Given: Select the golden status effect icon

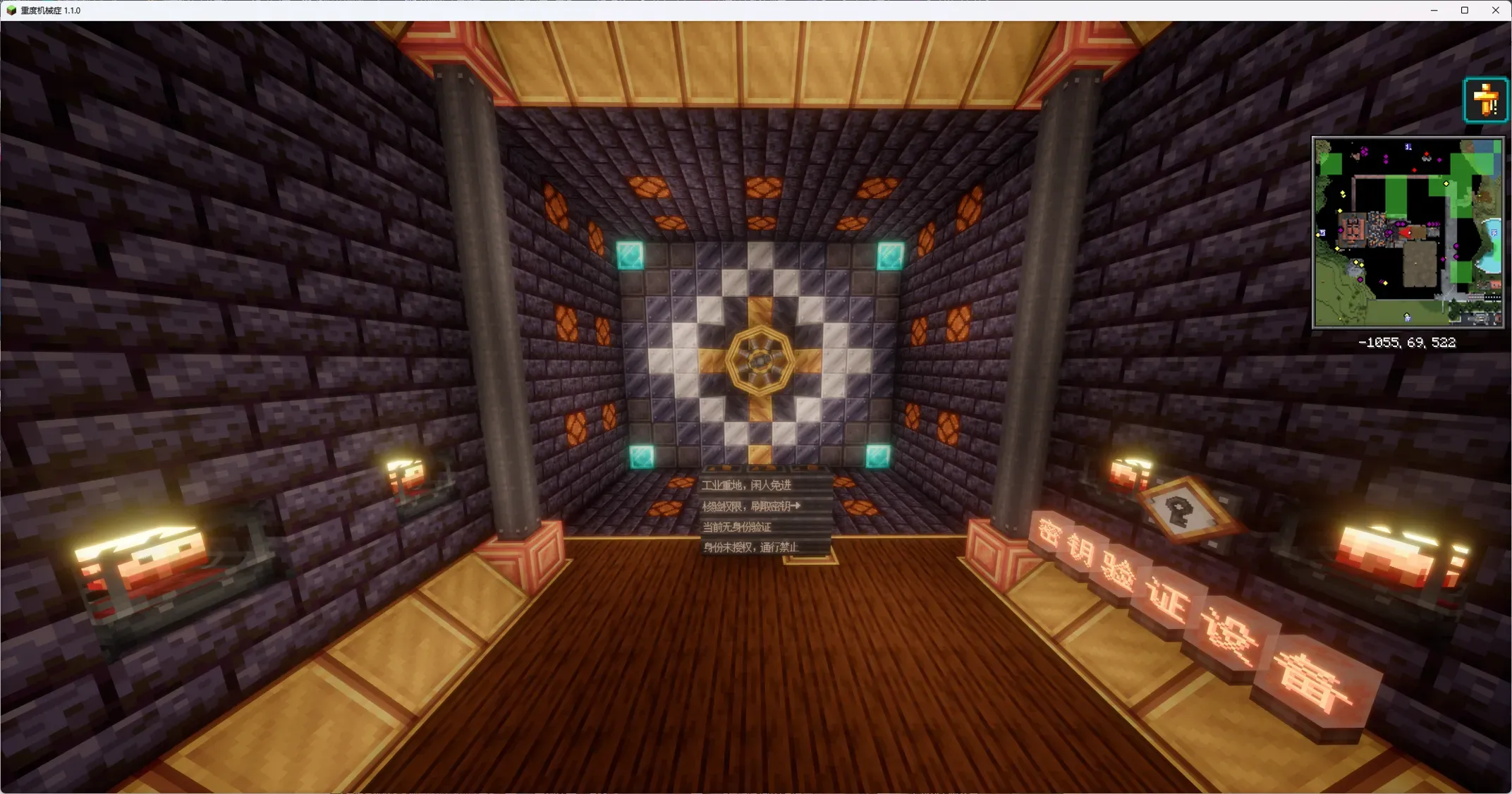Looking at the screenshot, I should tap(1485, 100).
